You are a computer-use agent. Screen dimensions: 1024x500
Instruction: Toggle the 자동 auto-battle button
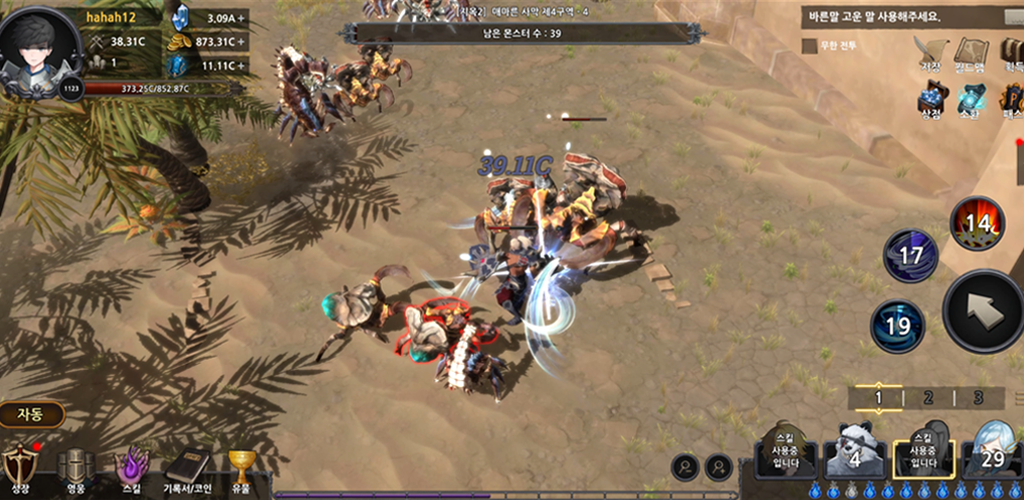pyautogui.click(x=32, y=413)
